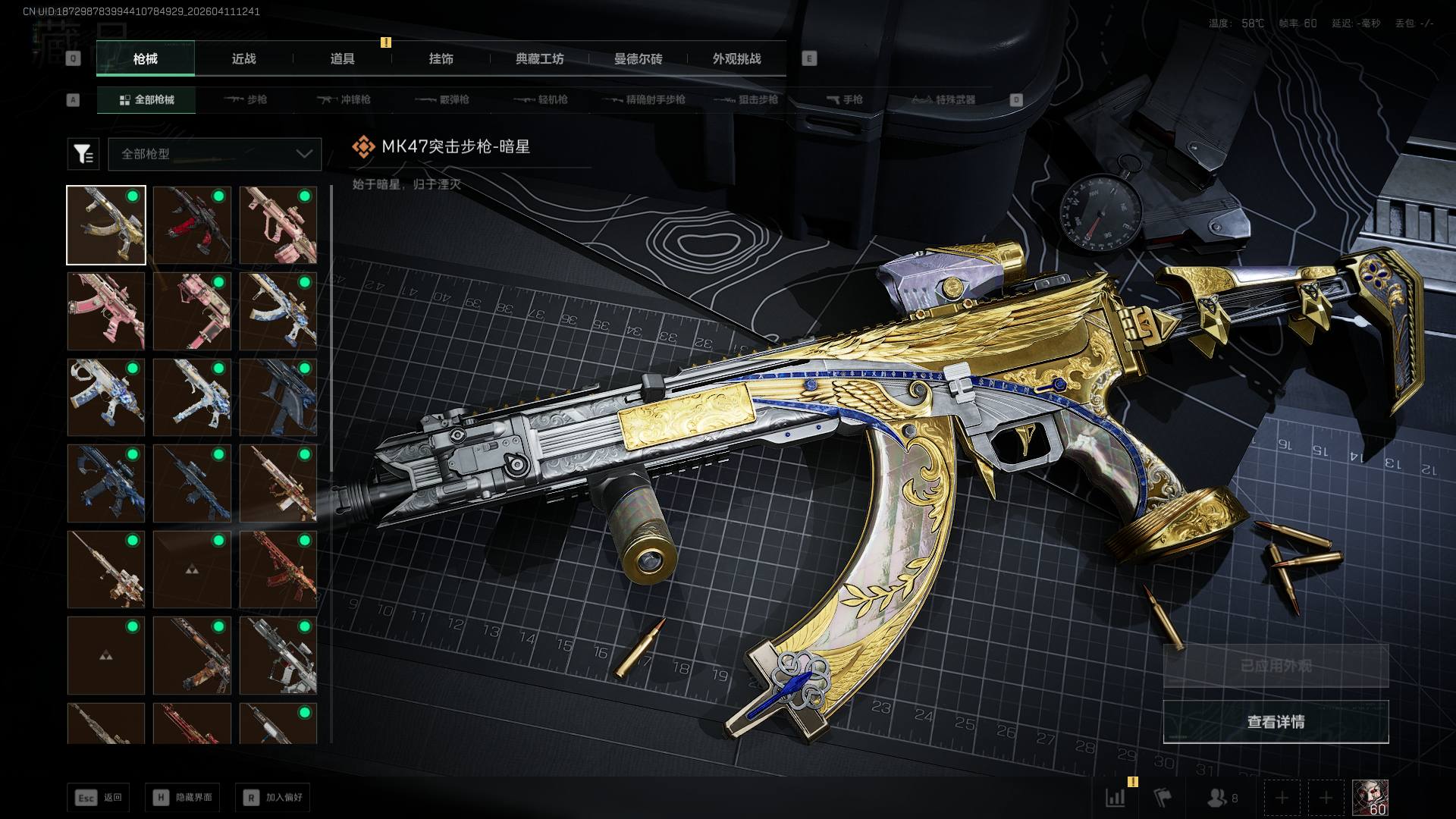Add skin with 加入偏好 button
This screenshot has width=1456, height=819.
273,797
